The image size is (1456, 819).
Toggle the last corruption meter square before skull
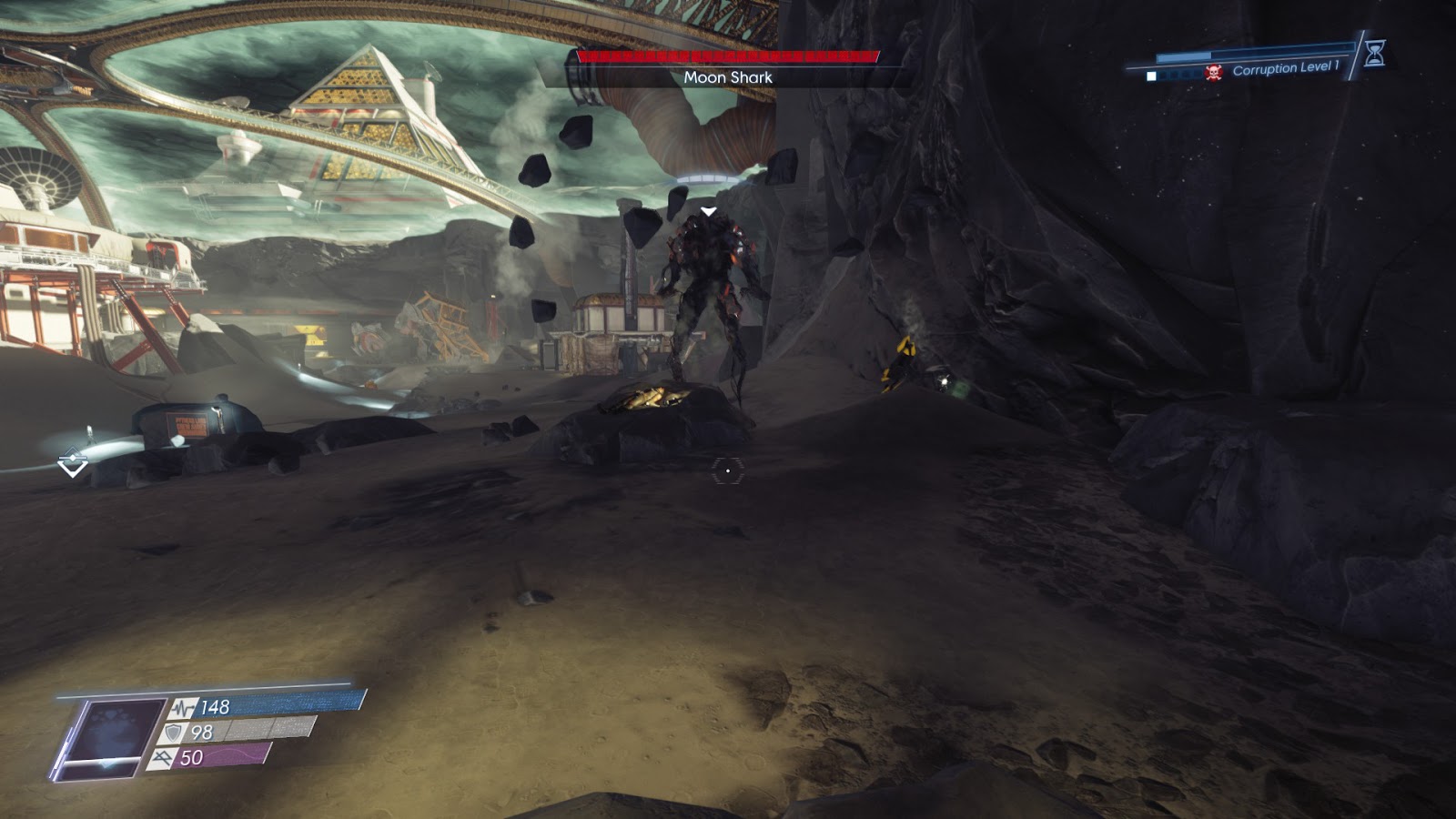click(1197, 75)
